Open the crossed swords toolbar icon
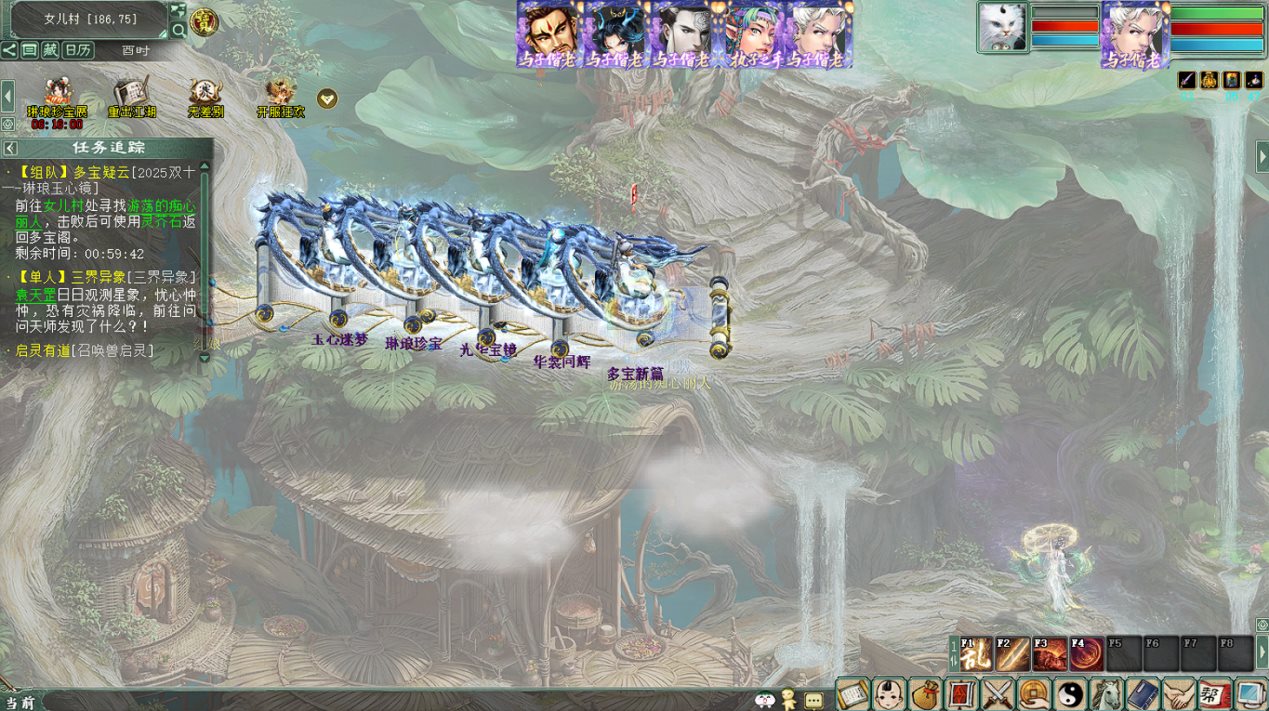The width and height of the screenshot is (1269, 711). click(997, 693)
